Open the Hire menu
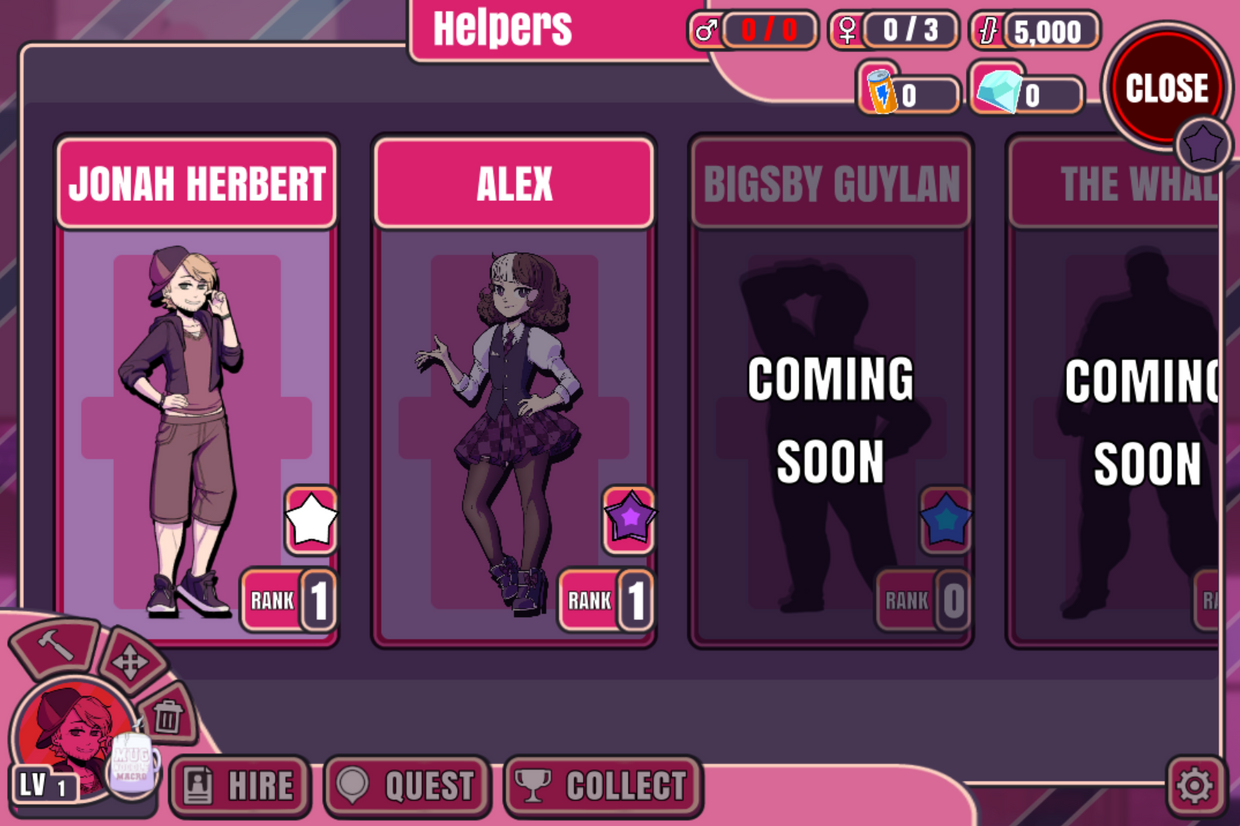The height and width of the screenshot is (826, 1240). (x=240, y=786)
